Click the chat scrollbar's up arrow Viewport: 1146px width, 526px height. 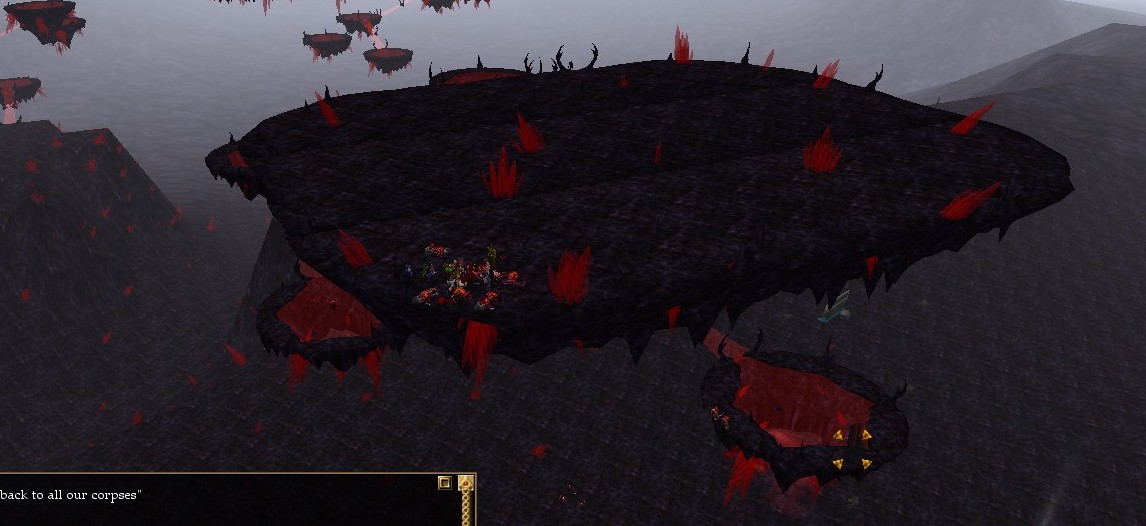[x=465, y=484]
